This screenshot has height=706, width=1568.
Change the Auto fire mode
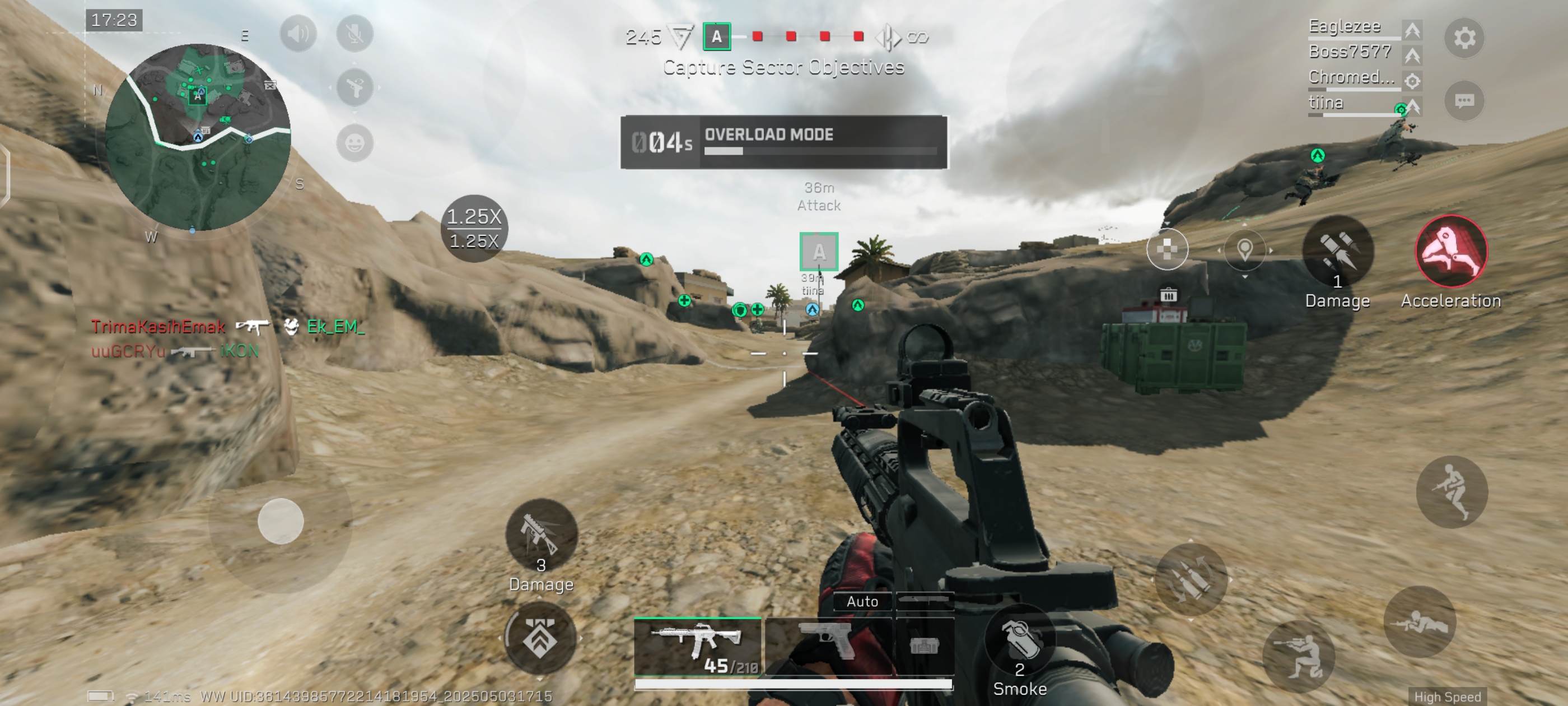(x=862, y=602)
